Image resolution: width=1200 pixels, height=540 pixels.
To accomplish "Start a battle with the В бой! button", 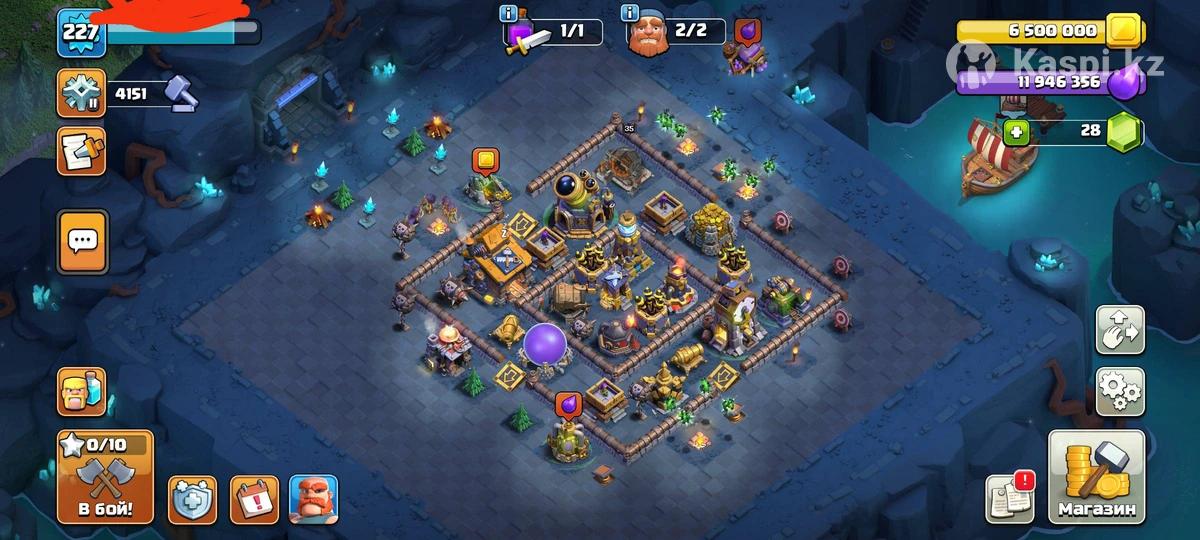I will tap(105, 477).
